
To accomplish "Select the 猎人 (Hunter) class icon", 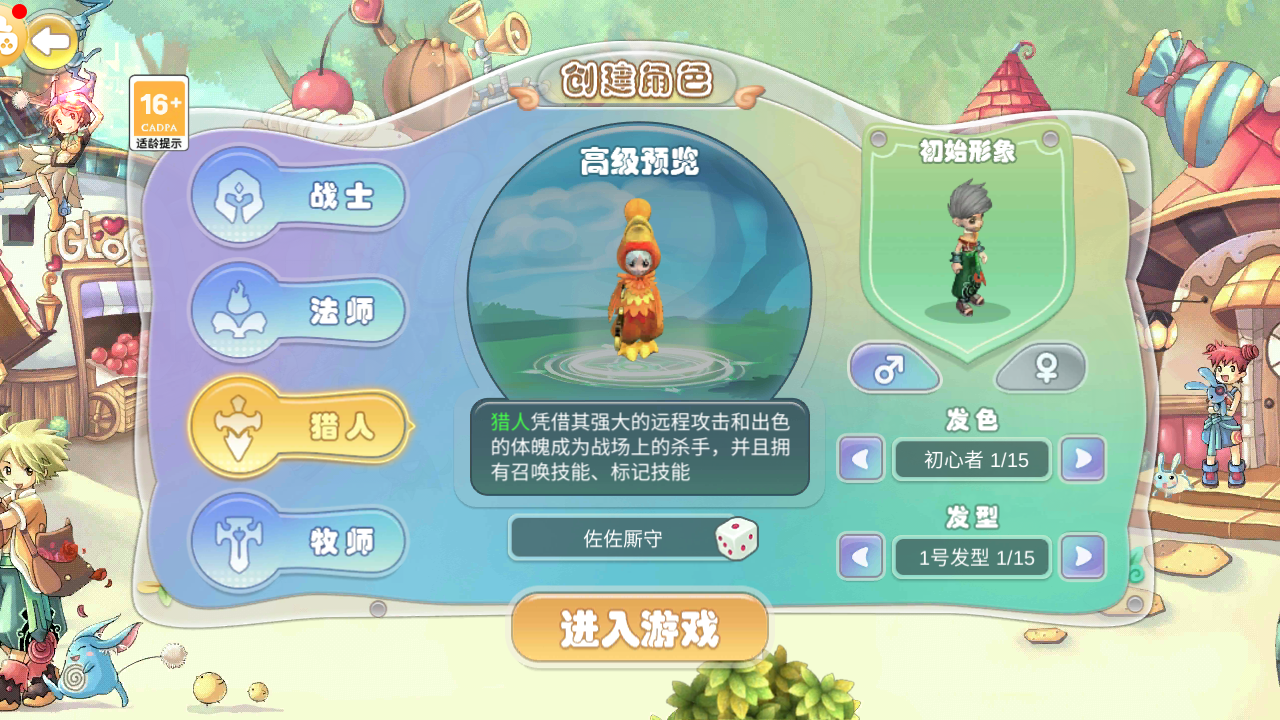I will coord(238,426).
